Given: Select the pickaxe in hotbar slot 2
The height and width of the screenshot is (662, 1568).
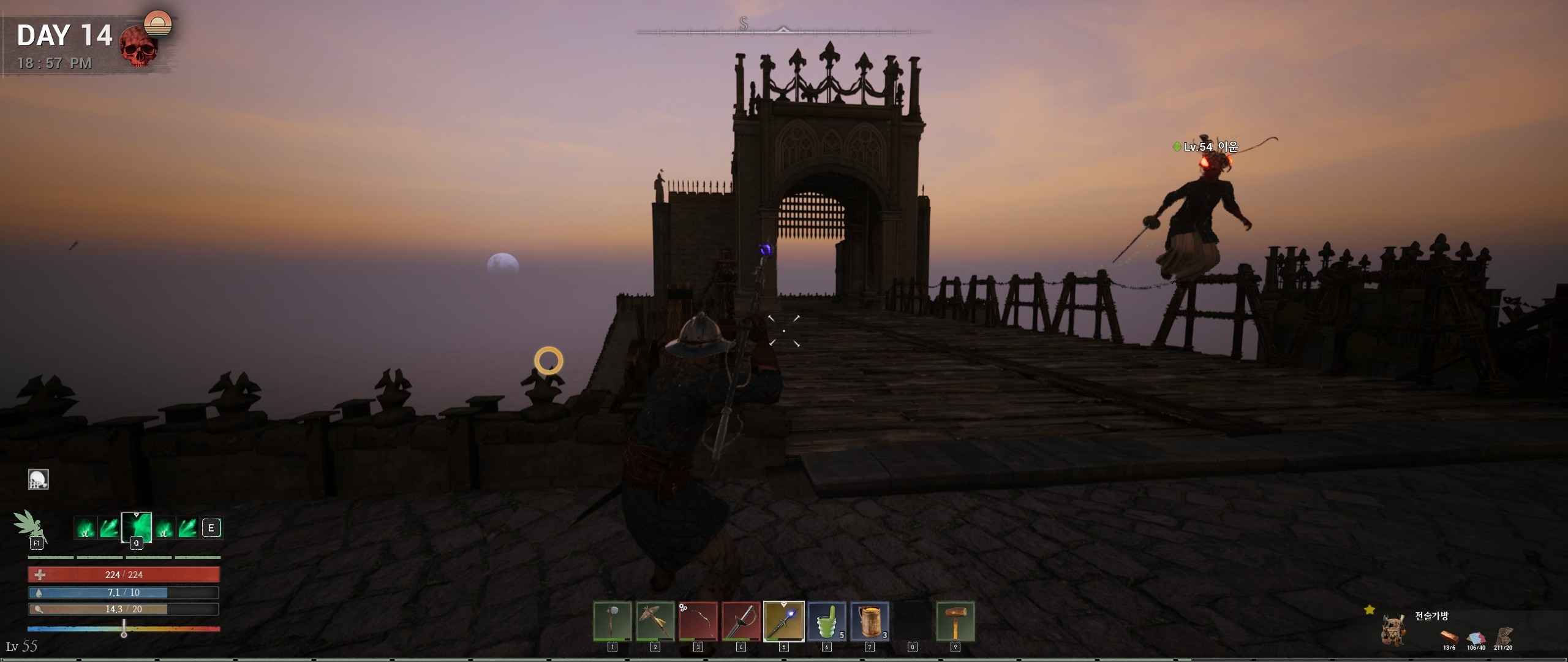Looking at the screenshot, I should pos(655,621).
